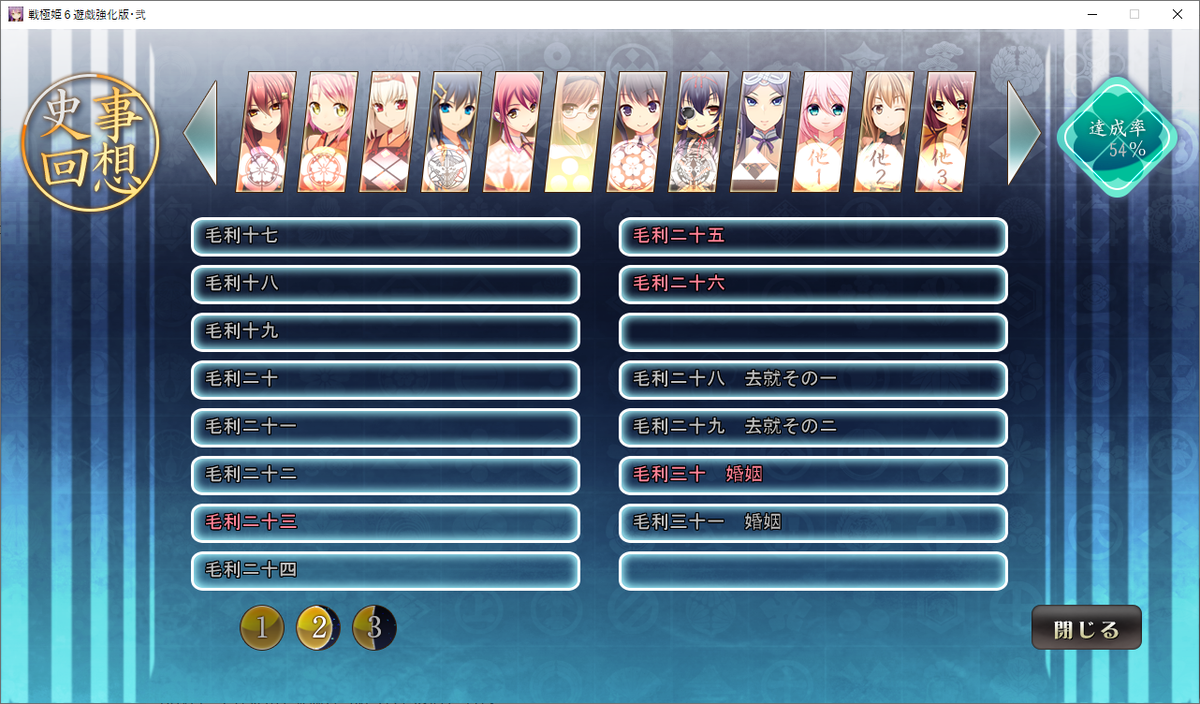Select the 毛利十八 recollection row

pos(385,284)
